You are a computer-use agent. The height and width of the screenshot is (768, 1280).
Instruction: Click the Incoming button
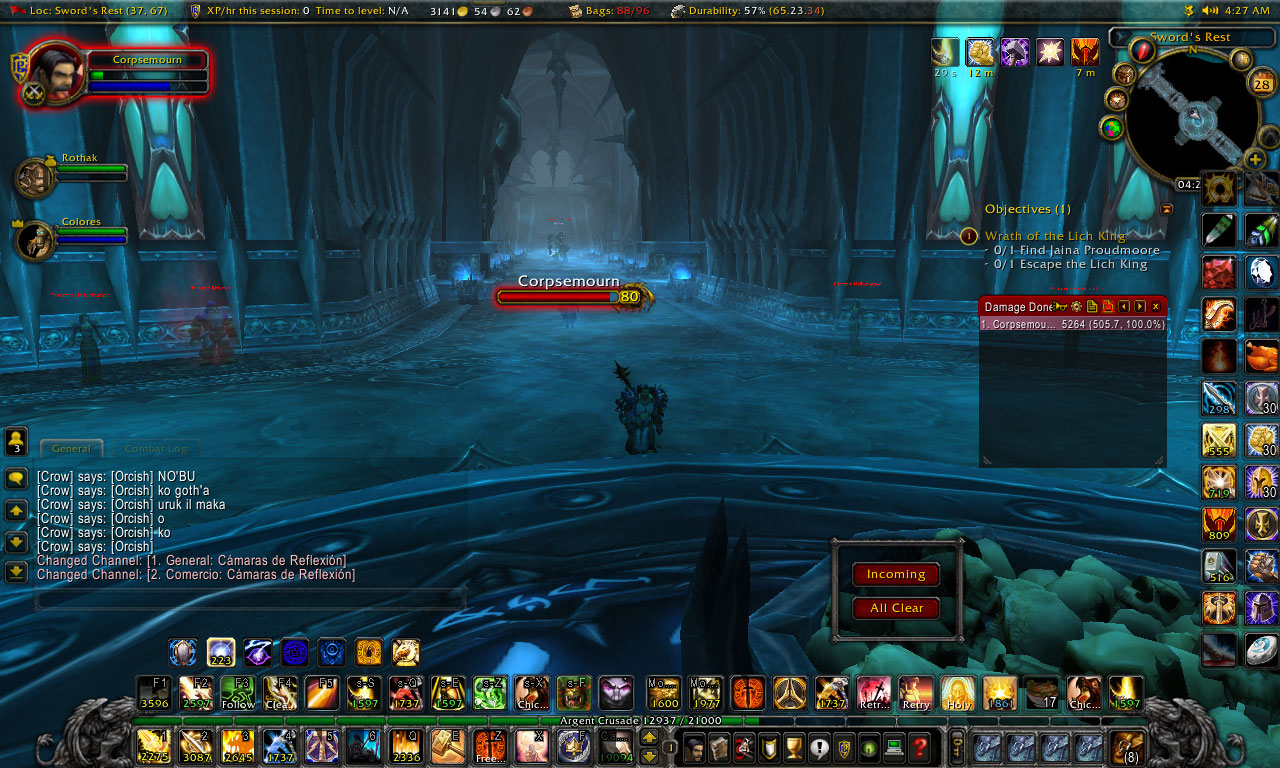tap(895, 574)
